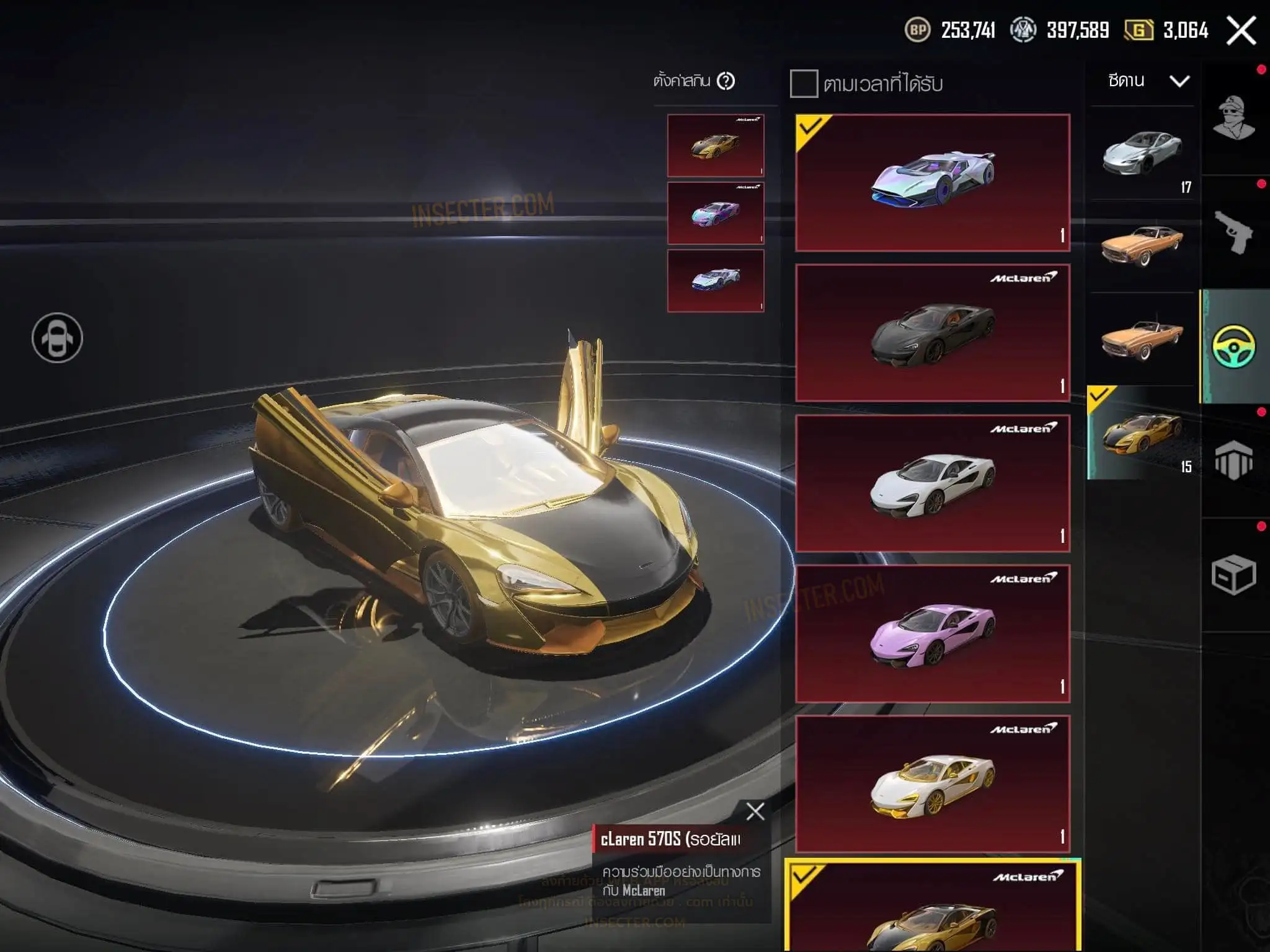This screenshot has width=1270, height=952.
Task: Pick the small gold McLaren preset thumbnail
Action: (x=716, y=146)
